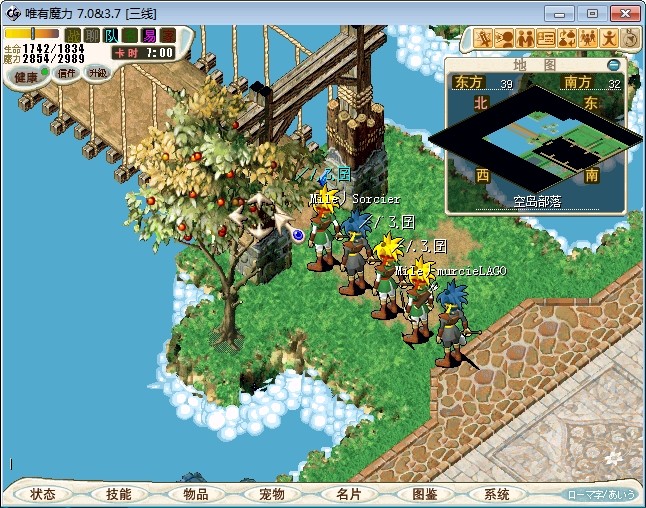Click the ID card exchange action icon
This screenshot has width=646, height=508.
(546, 38)
